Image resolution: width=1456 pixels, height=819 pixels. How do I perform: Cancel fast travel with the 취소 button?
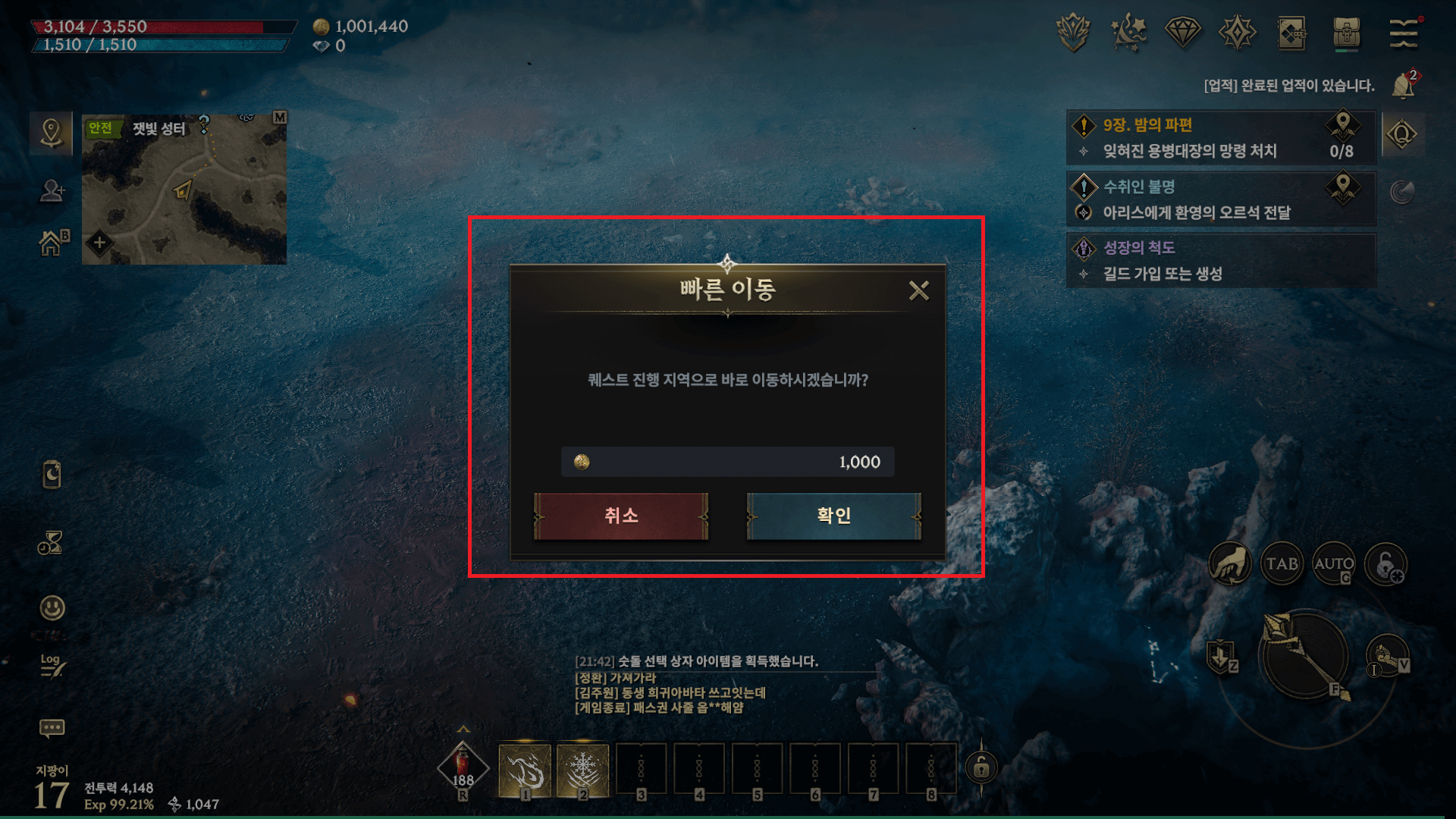tap(622, 516)
